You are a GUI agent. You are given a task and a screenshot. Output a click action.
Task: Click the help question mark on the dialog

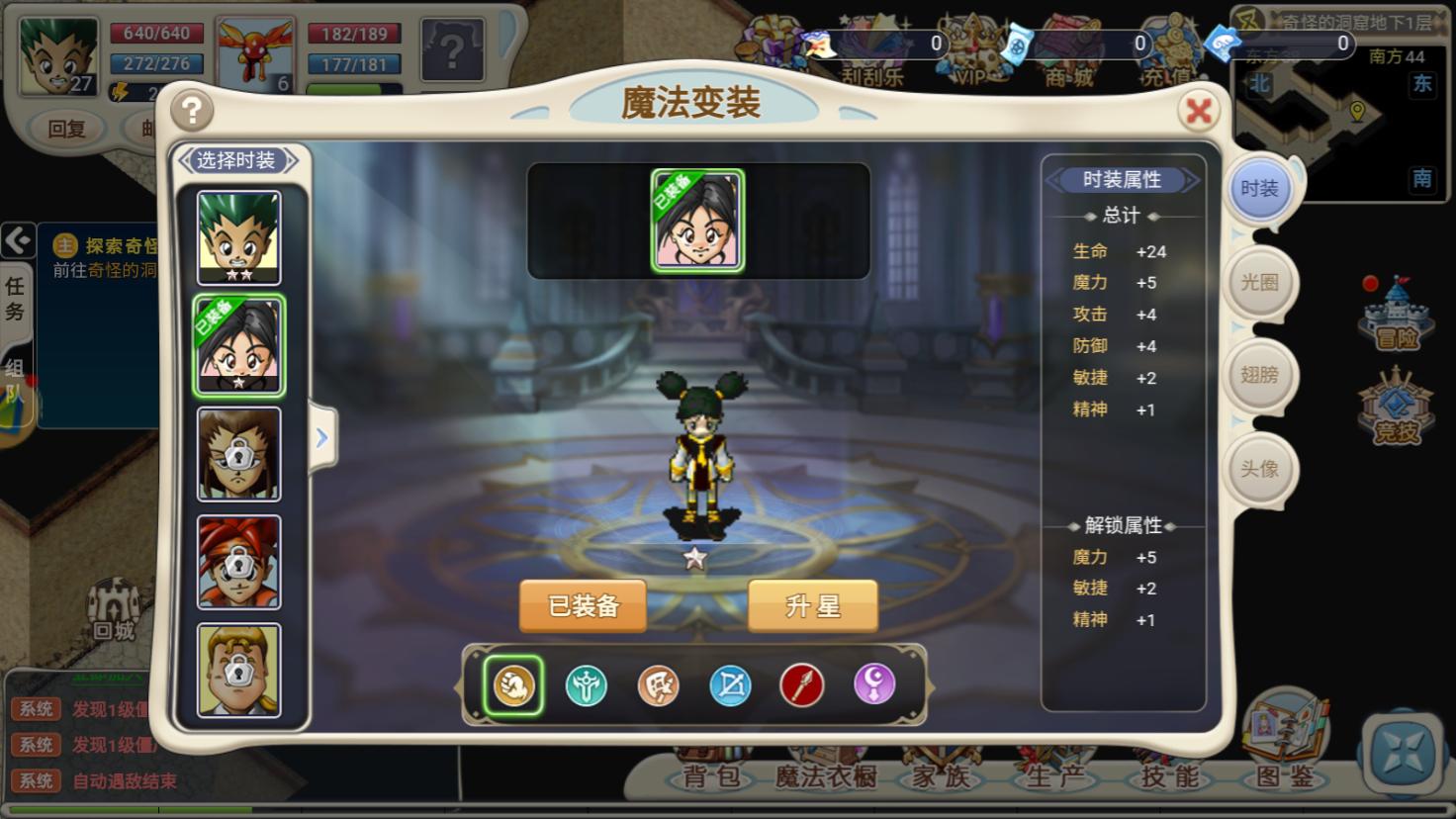[191, 111]
